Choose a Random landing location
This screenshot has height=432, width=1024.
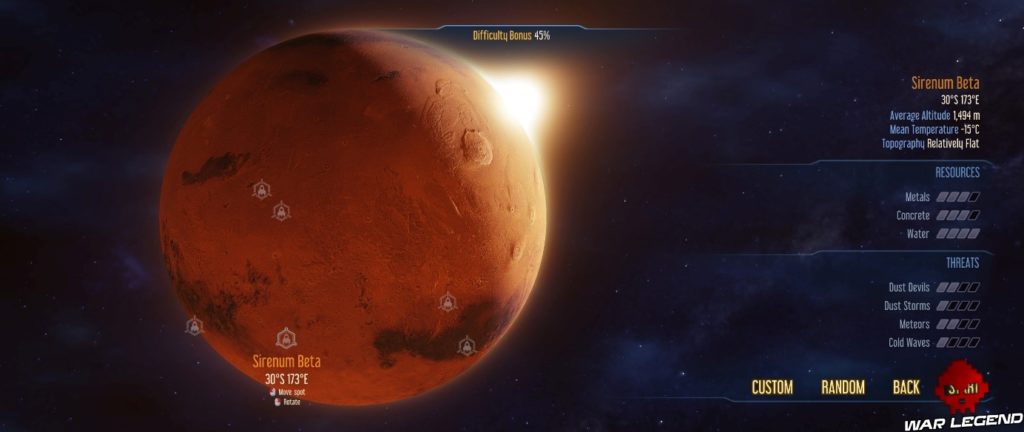click(842, 388)
